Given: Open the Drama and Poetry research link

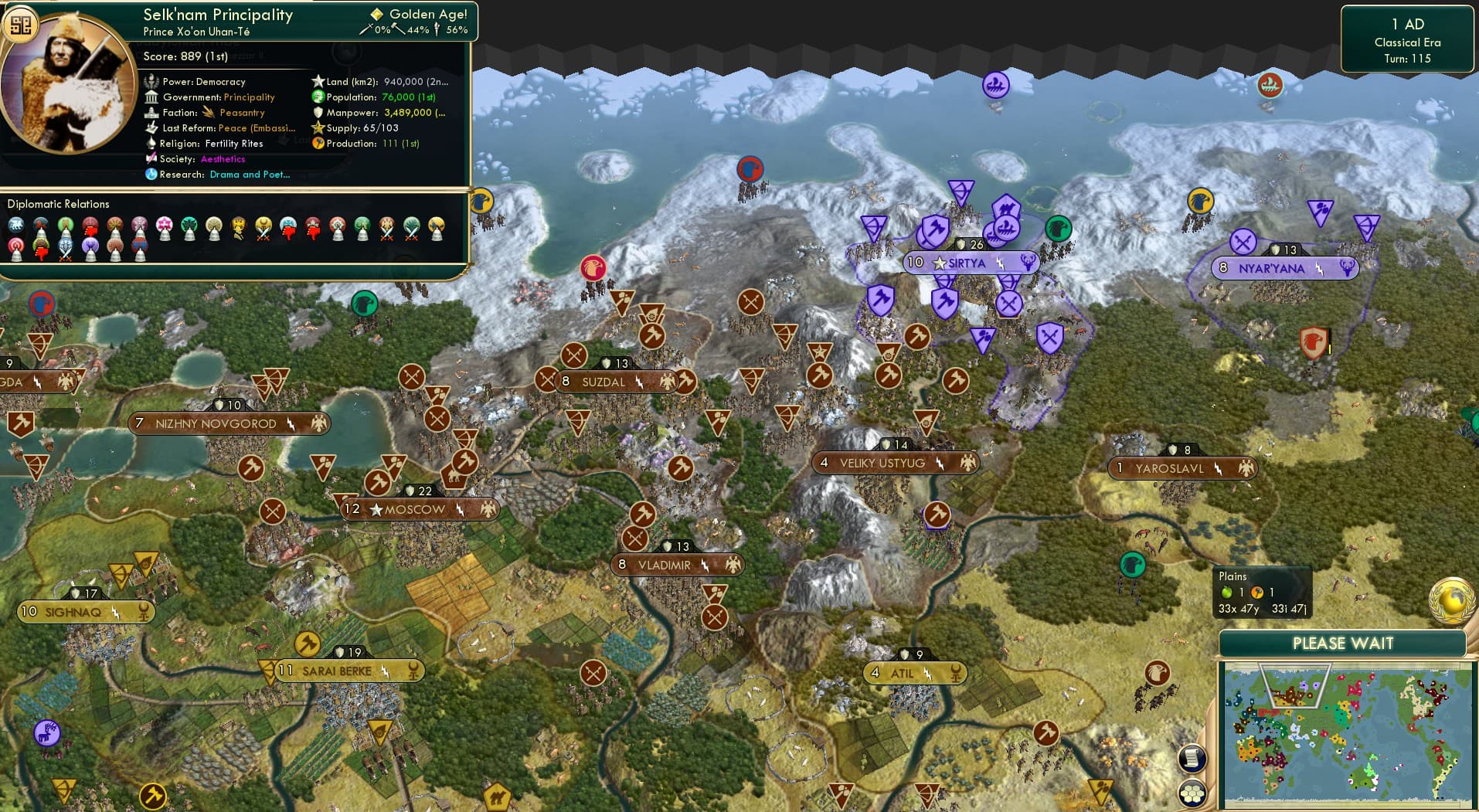Looking at the screenshot, I should (x=250, y=175).
